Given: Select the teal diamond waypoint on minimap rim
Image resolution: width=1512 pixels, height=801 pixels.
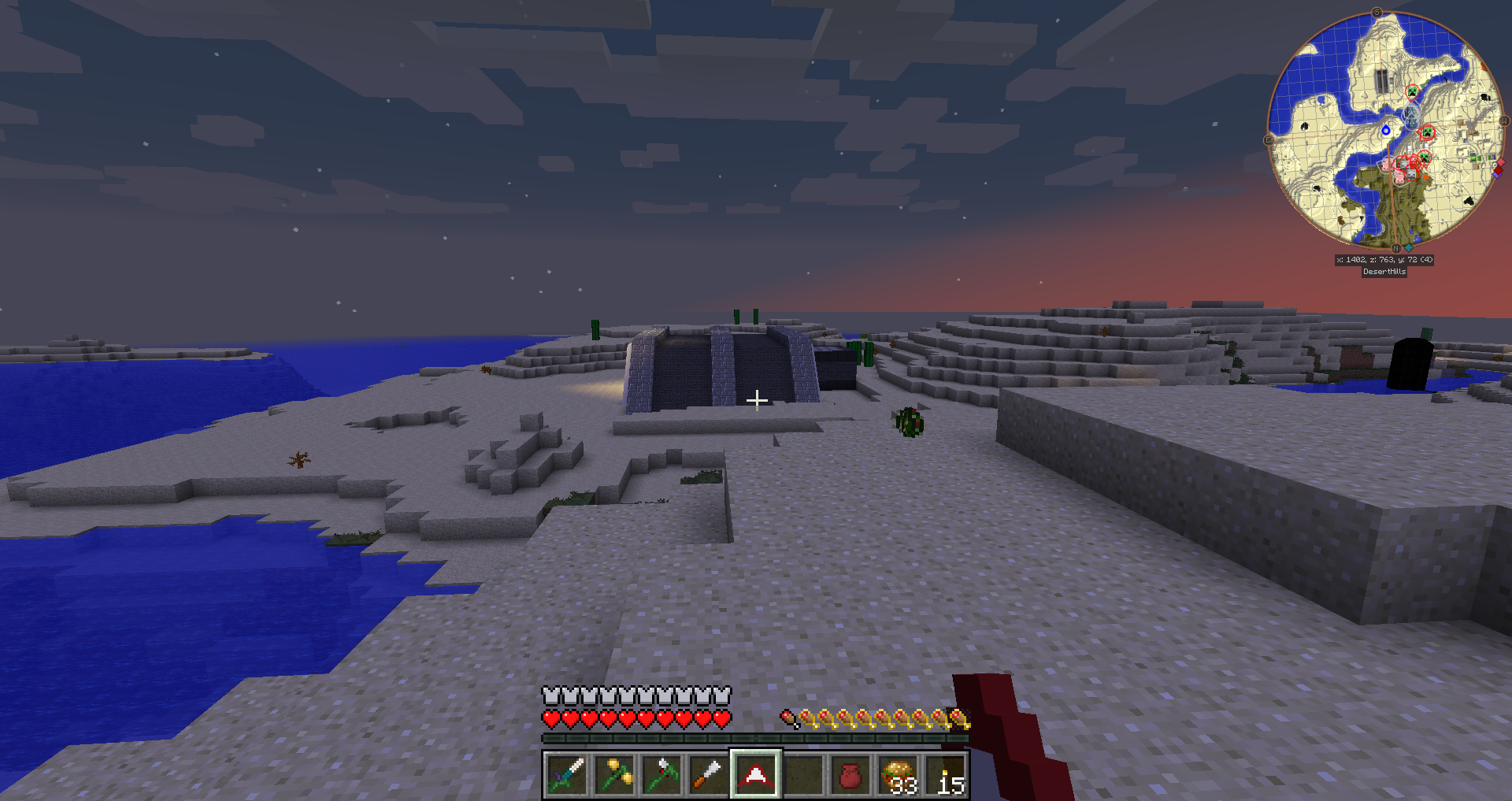Looking at the screenshot, I should [1409, 247].
